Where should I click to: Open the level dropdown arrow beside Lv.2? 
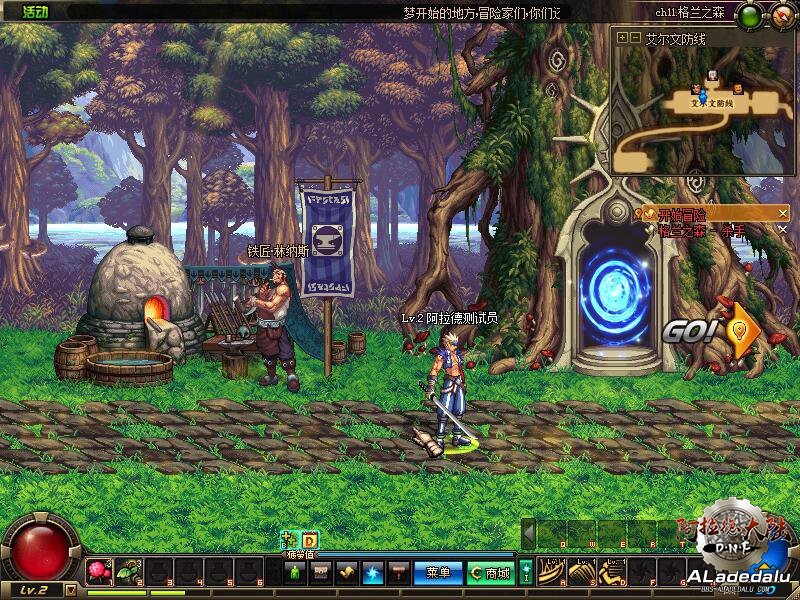tap(70, 590)
